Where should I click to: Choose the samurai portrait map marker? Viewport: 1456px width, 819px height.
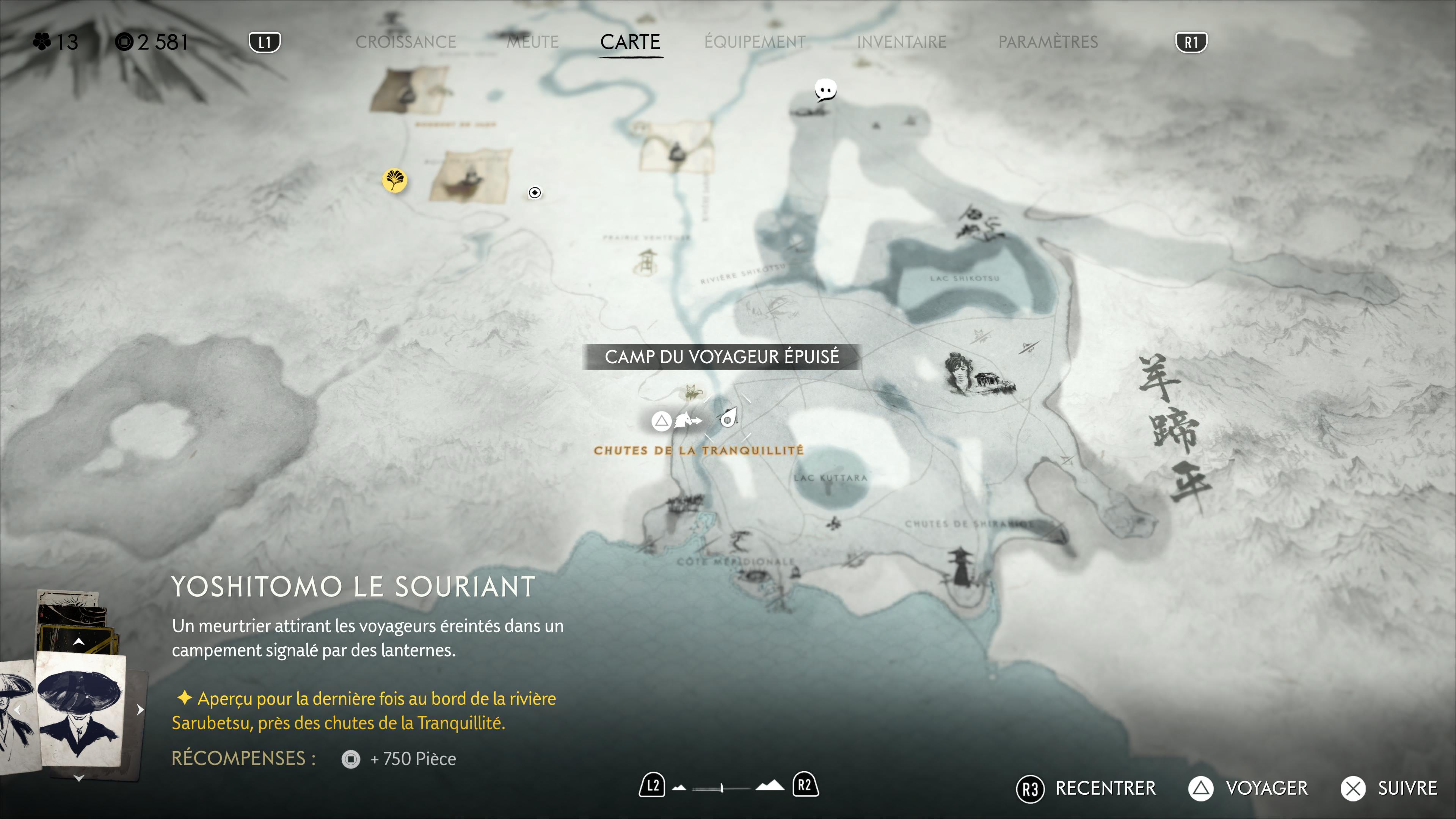[x=961, y=373]
